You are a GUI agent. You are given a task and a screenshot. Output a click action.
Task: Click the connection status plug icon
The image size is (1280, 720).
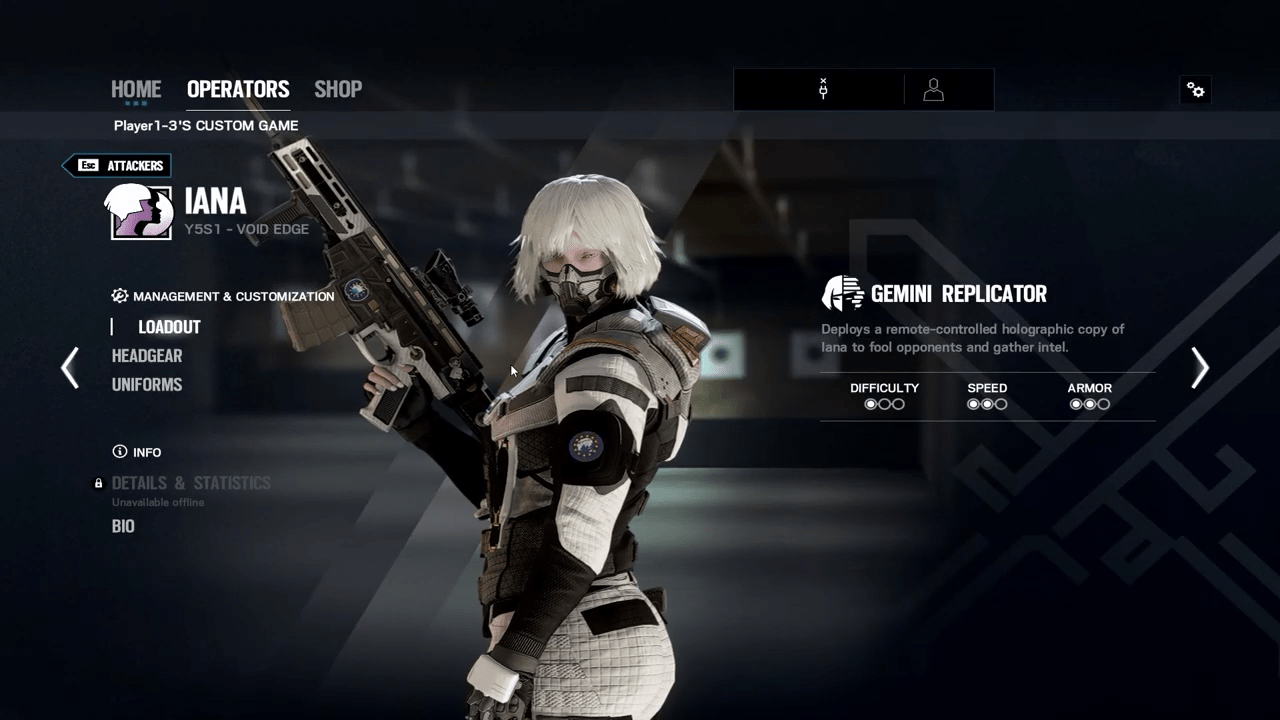point(823,90)
